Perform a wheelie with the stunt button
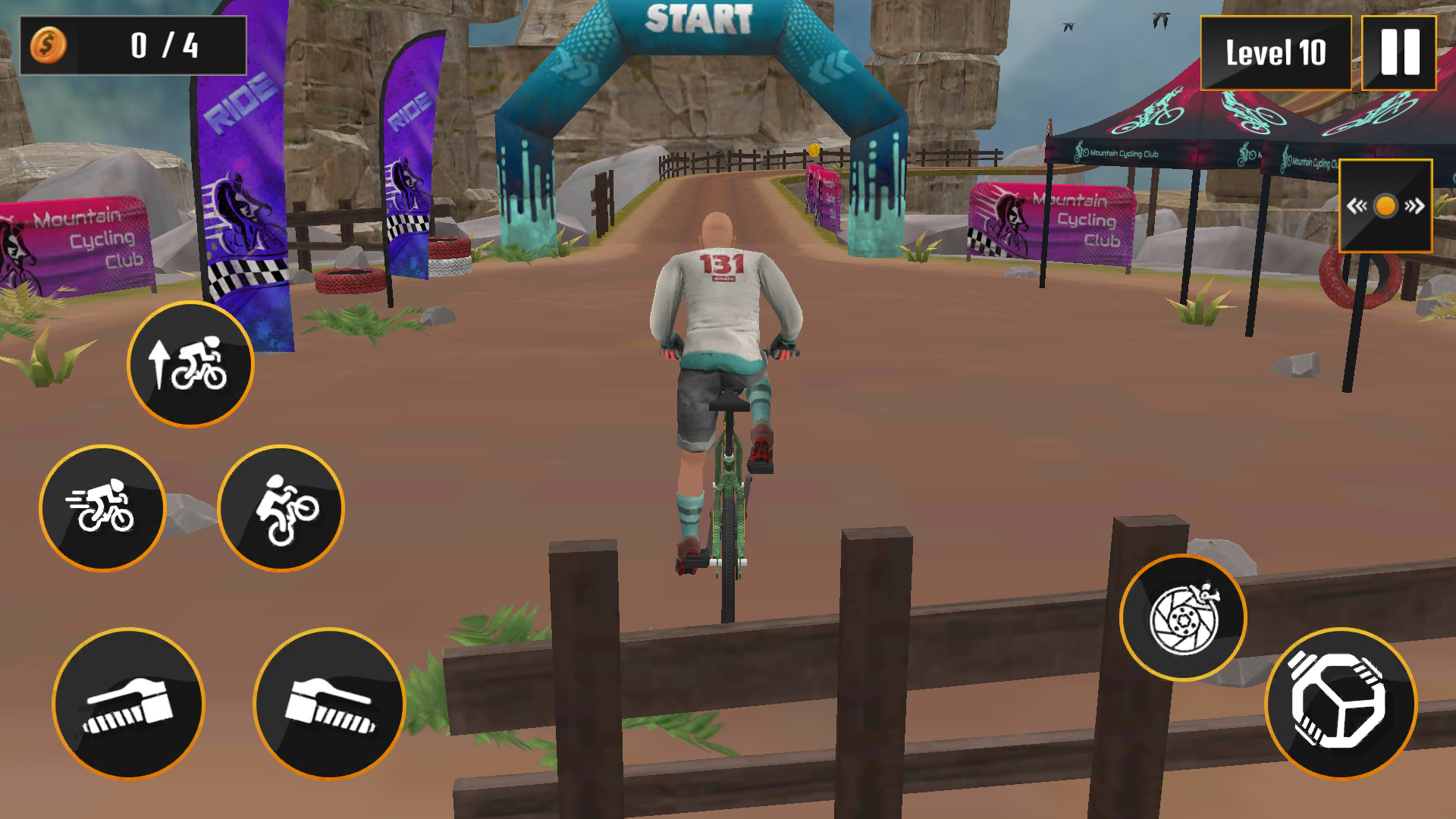 click(281, 508)
